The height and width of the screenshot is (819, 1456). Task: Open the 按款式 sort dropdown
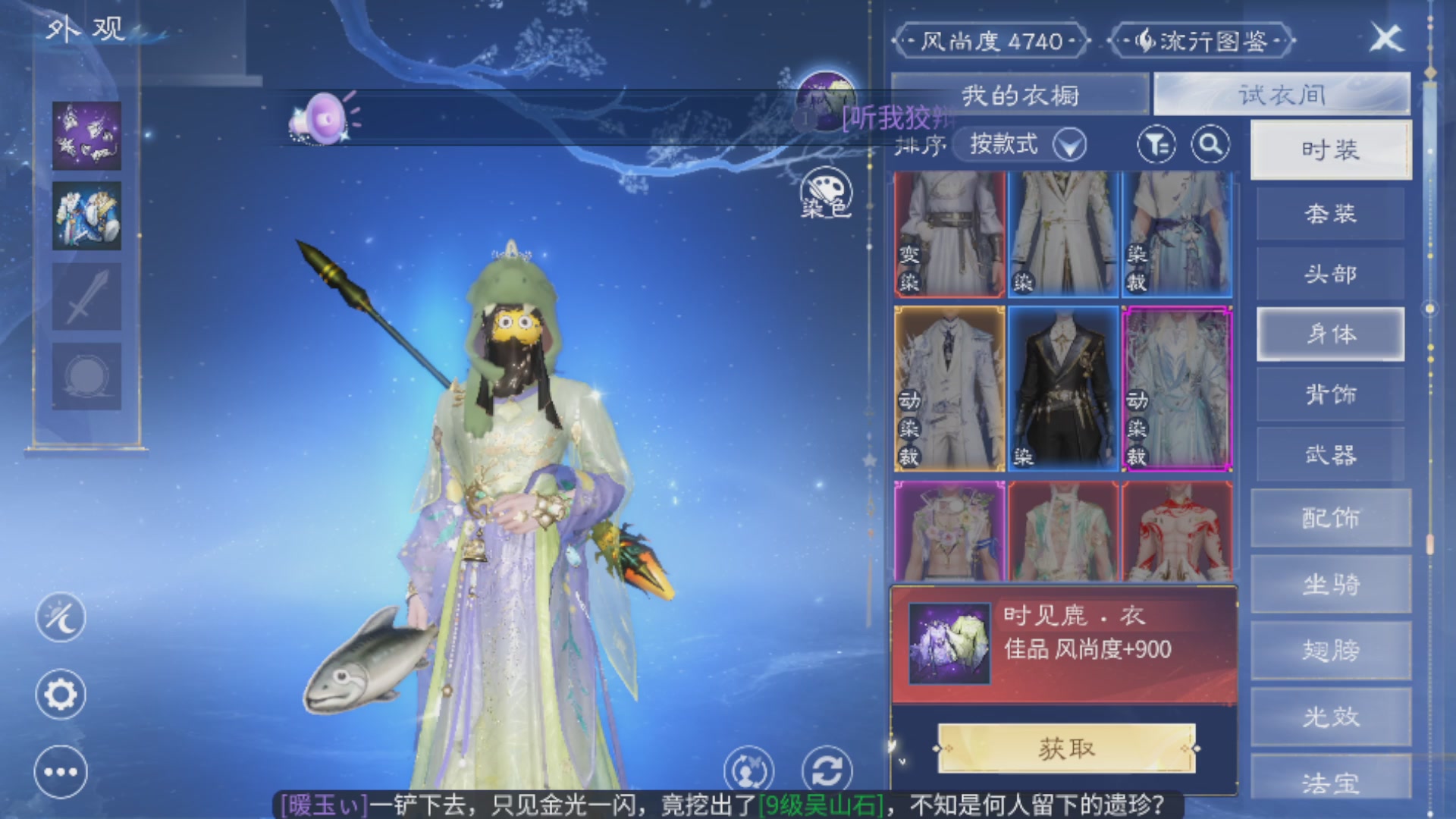click(x=1020, y=146)
